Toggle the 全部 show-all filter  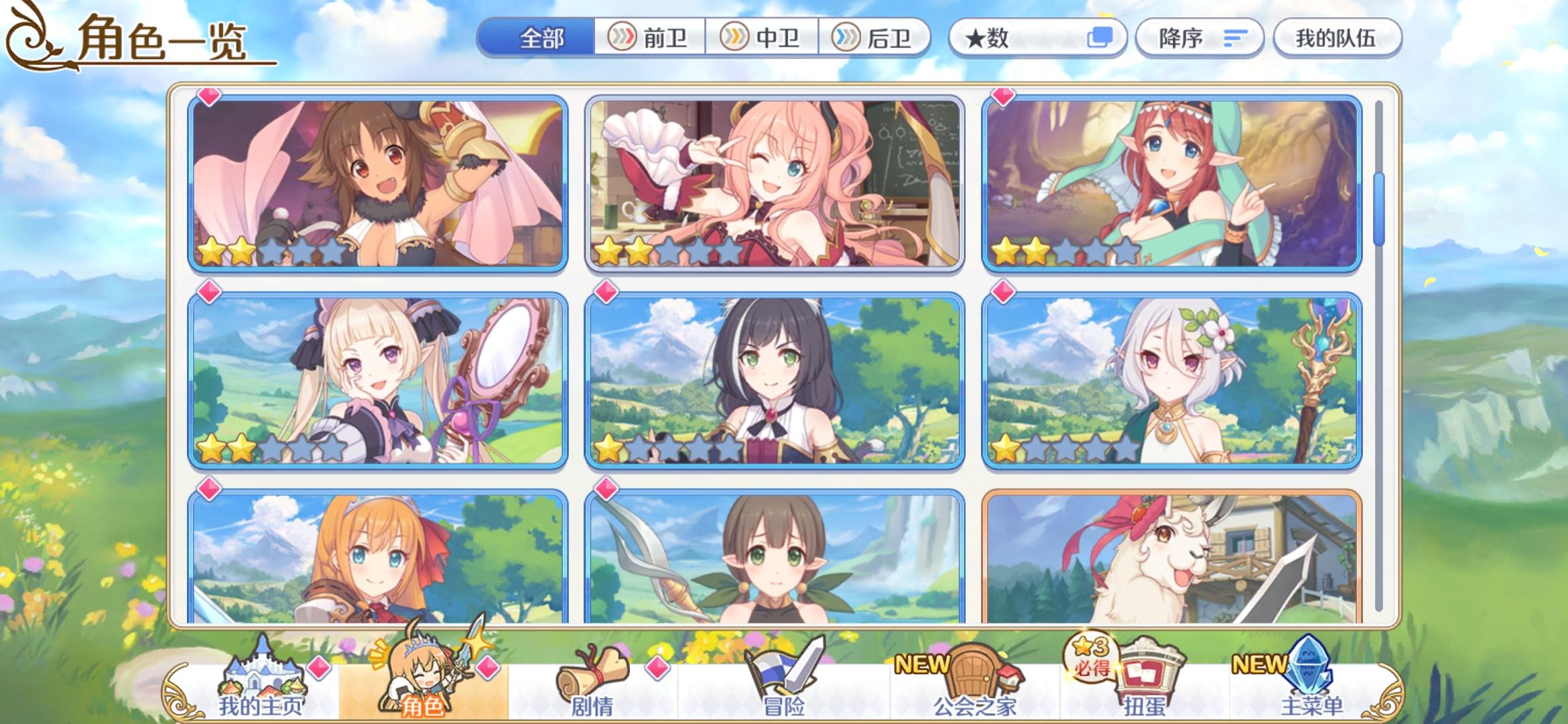click(543, 38)
